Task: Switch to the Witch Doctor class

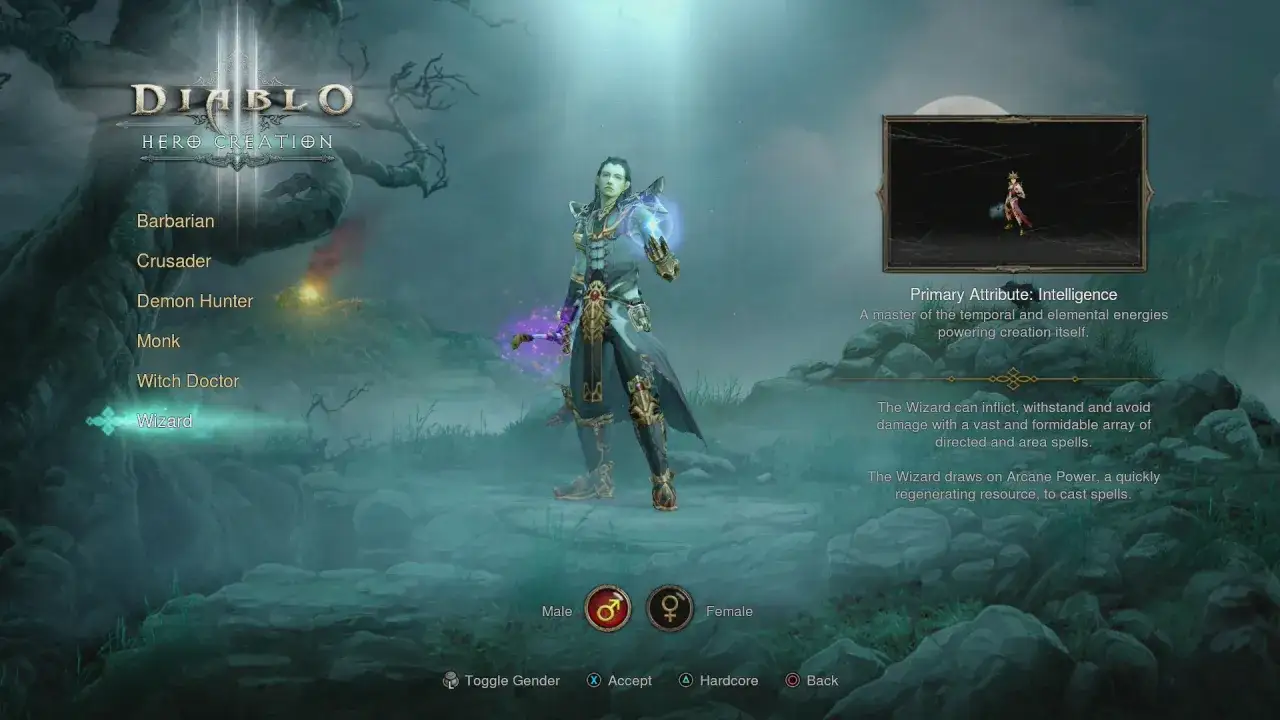Action: coord(188,381)
